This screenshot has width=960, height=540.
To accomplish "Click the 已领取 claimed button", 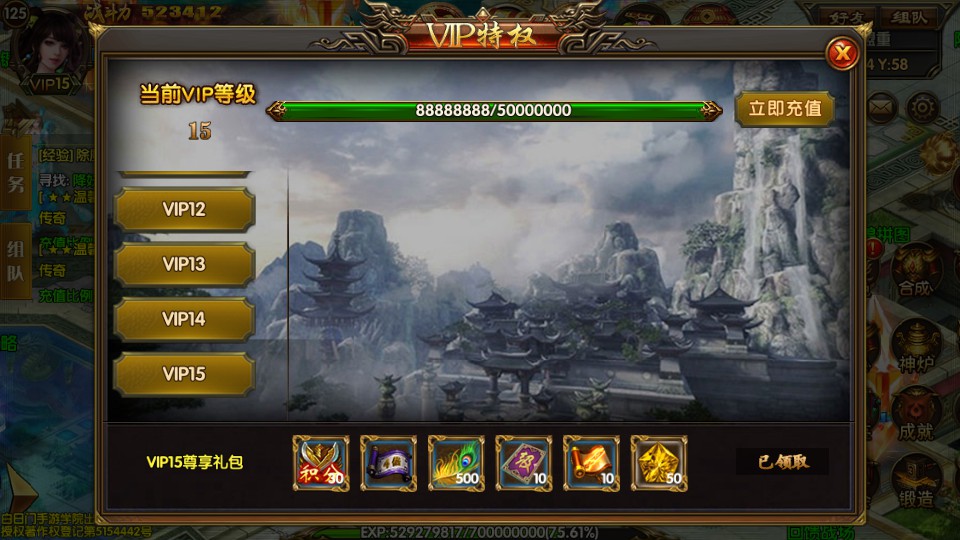I will [782, 462].
